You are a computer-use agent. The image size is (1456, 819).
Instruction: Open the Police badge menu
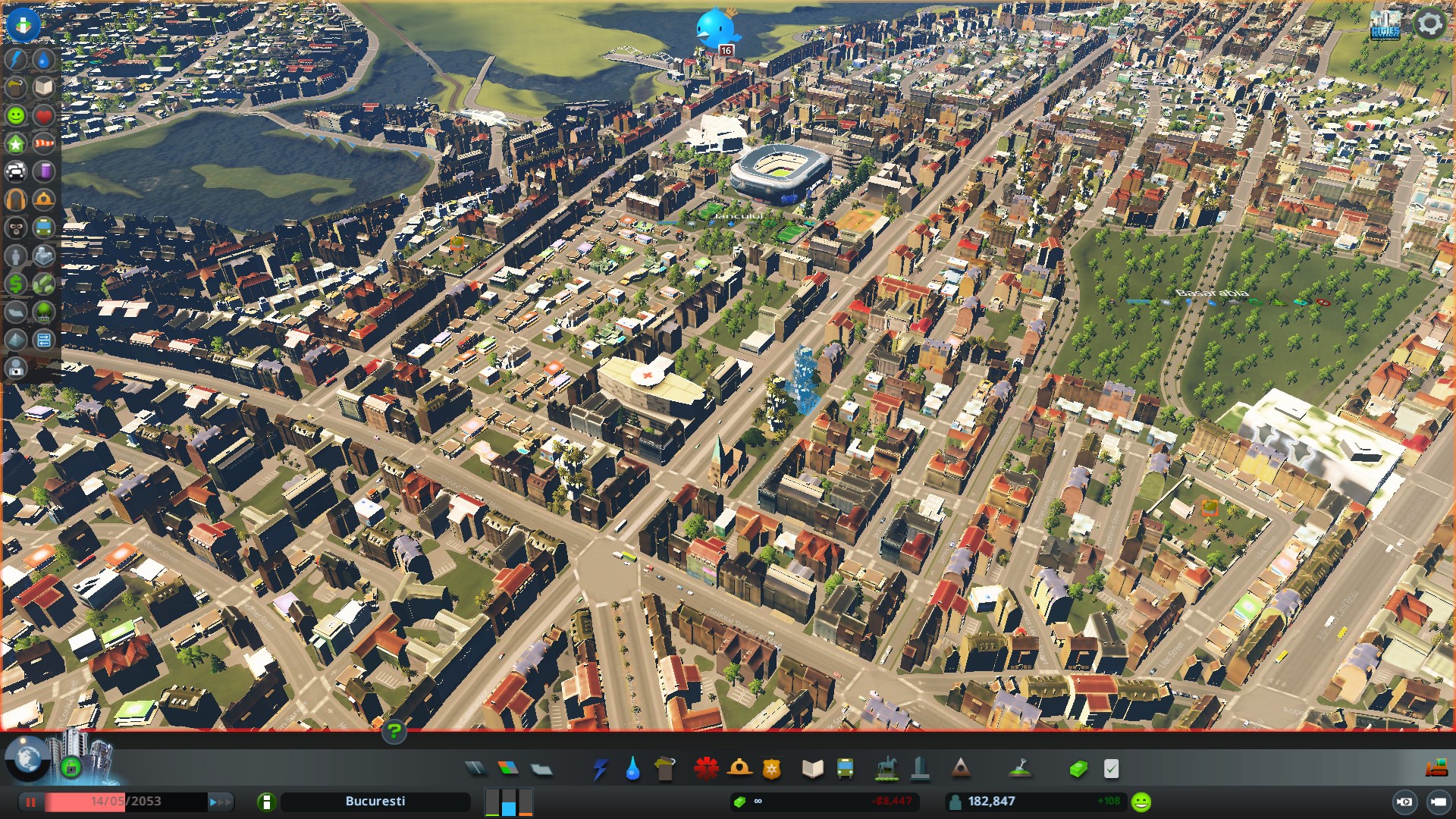(x=772, y=769)
